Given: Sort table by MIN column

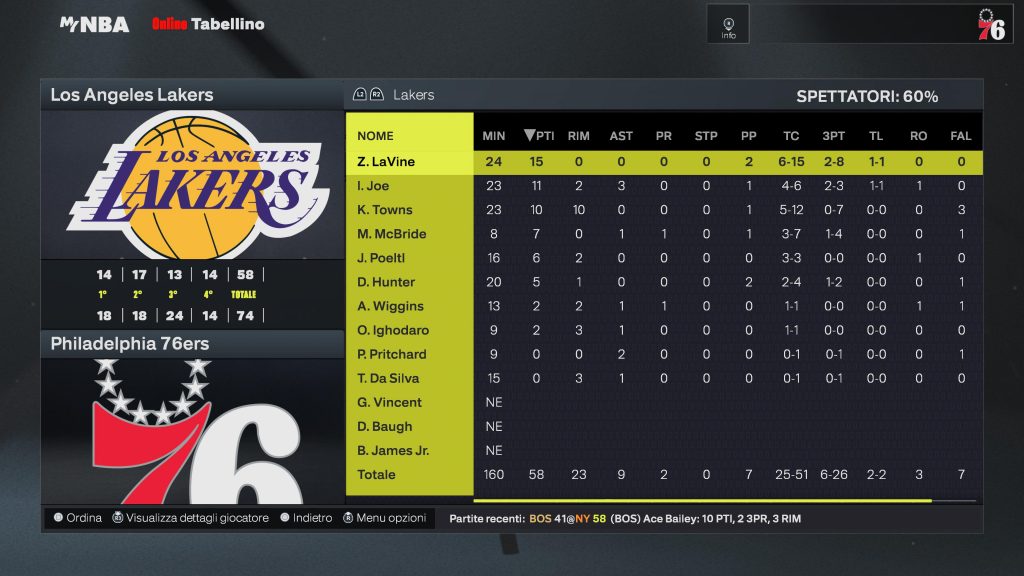Looking at the screenshot, I should [x=494, y=136].
